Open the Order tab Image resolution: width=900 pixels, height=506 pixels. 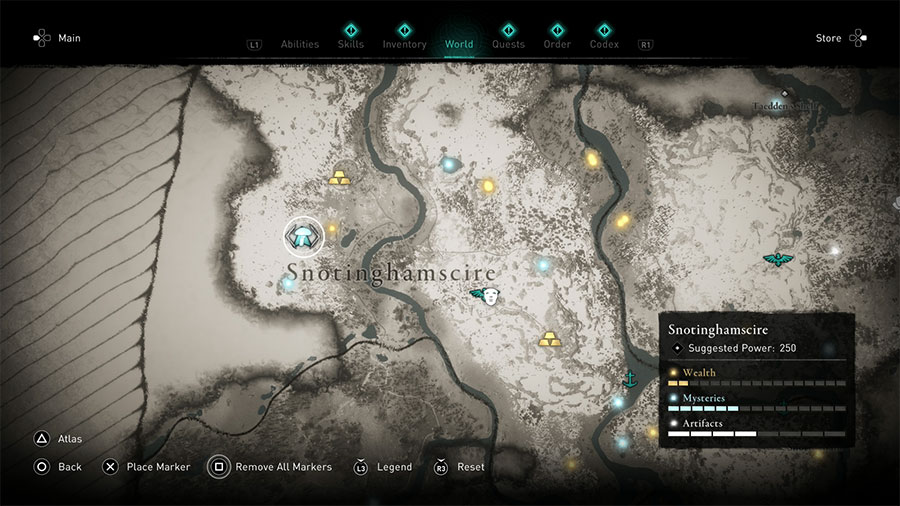(x=557, y=44)
